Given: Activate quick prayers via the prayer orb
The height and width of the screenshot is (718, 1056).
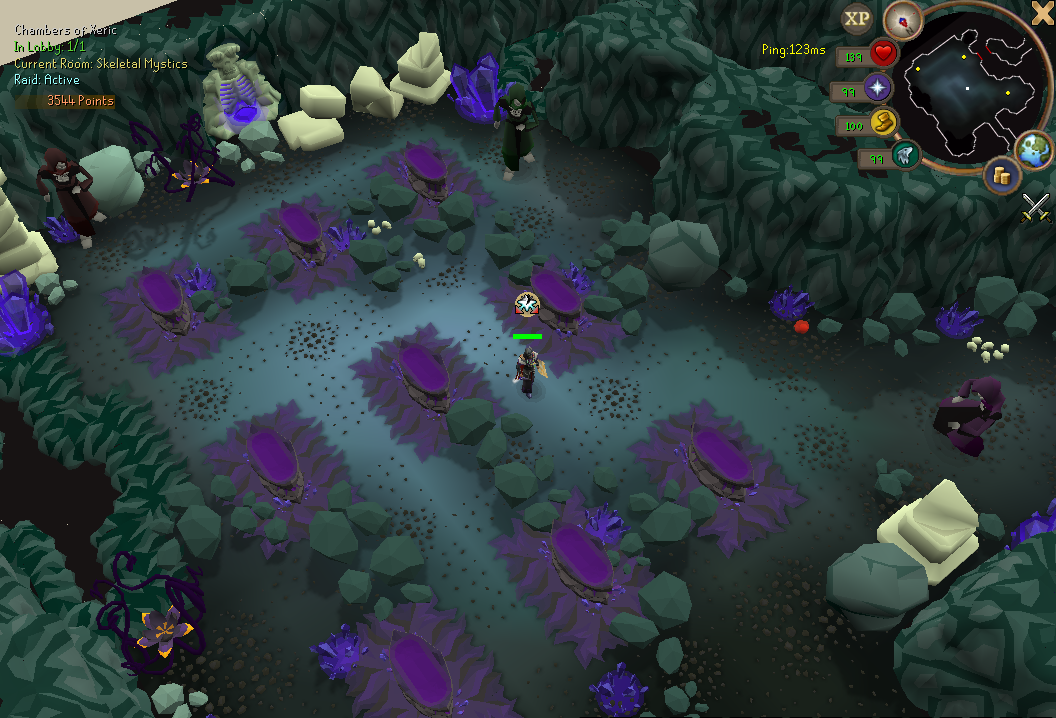Looking at the screenshot, I should pyautogui.click(x=879, y=88).
